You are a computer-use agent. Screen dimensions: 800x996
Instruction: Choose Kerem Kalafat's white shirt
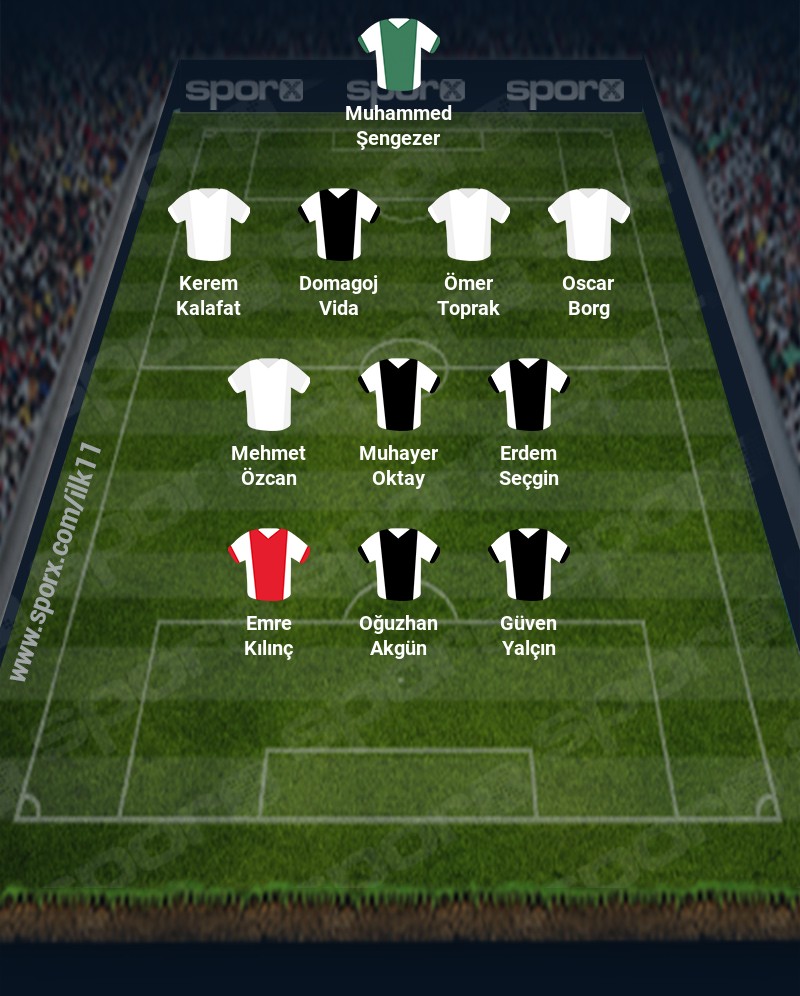point(208,224)
